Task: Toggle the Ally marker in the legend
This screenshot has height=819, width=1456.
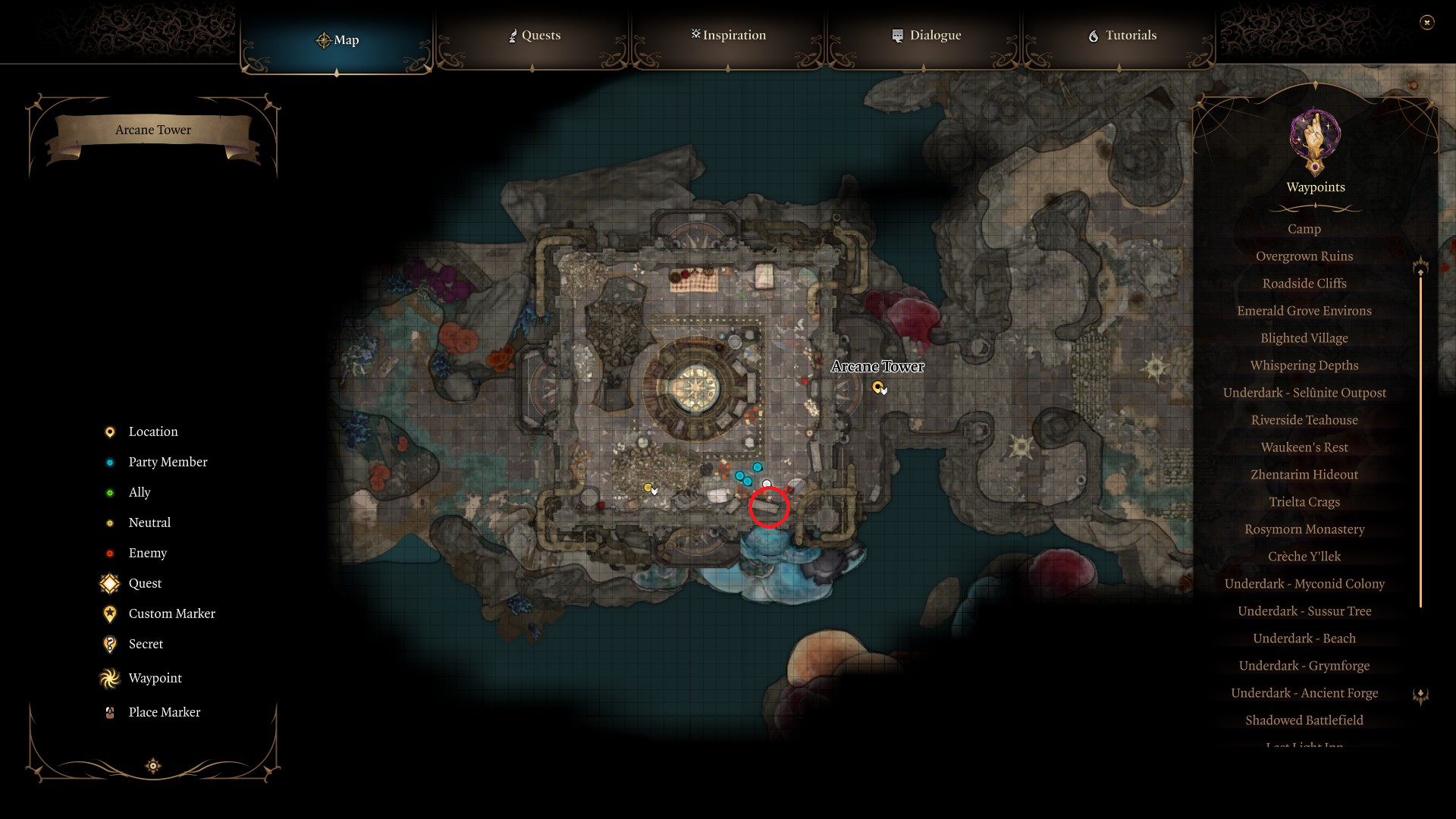Action: (110, 492)
